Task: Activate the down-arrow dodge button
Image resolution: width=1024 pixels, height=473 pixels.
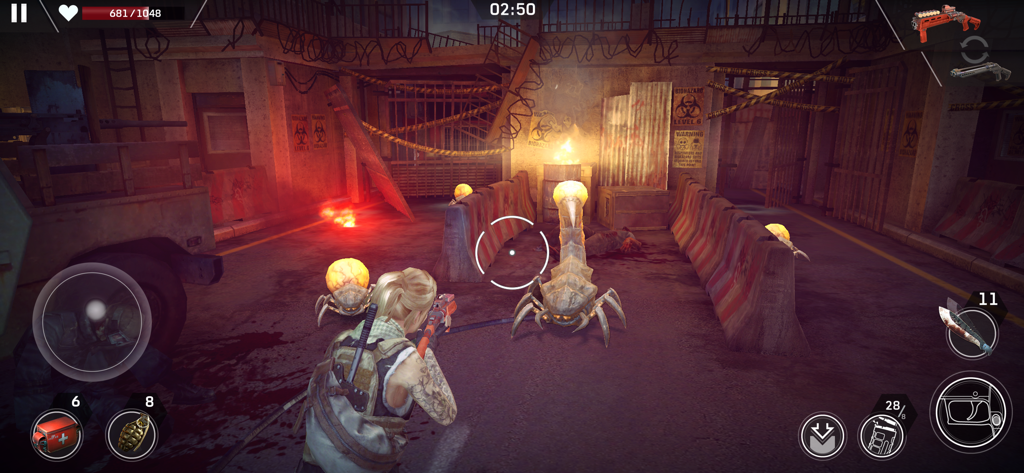Action: point(822,436)
